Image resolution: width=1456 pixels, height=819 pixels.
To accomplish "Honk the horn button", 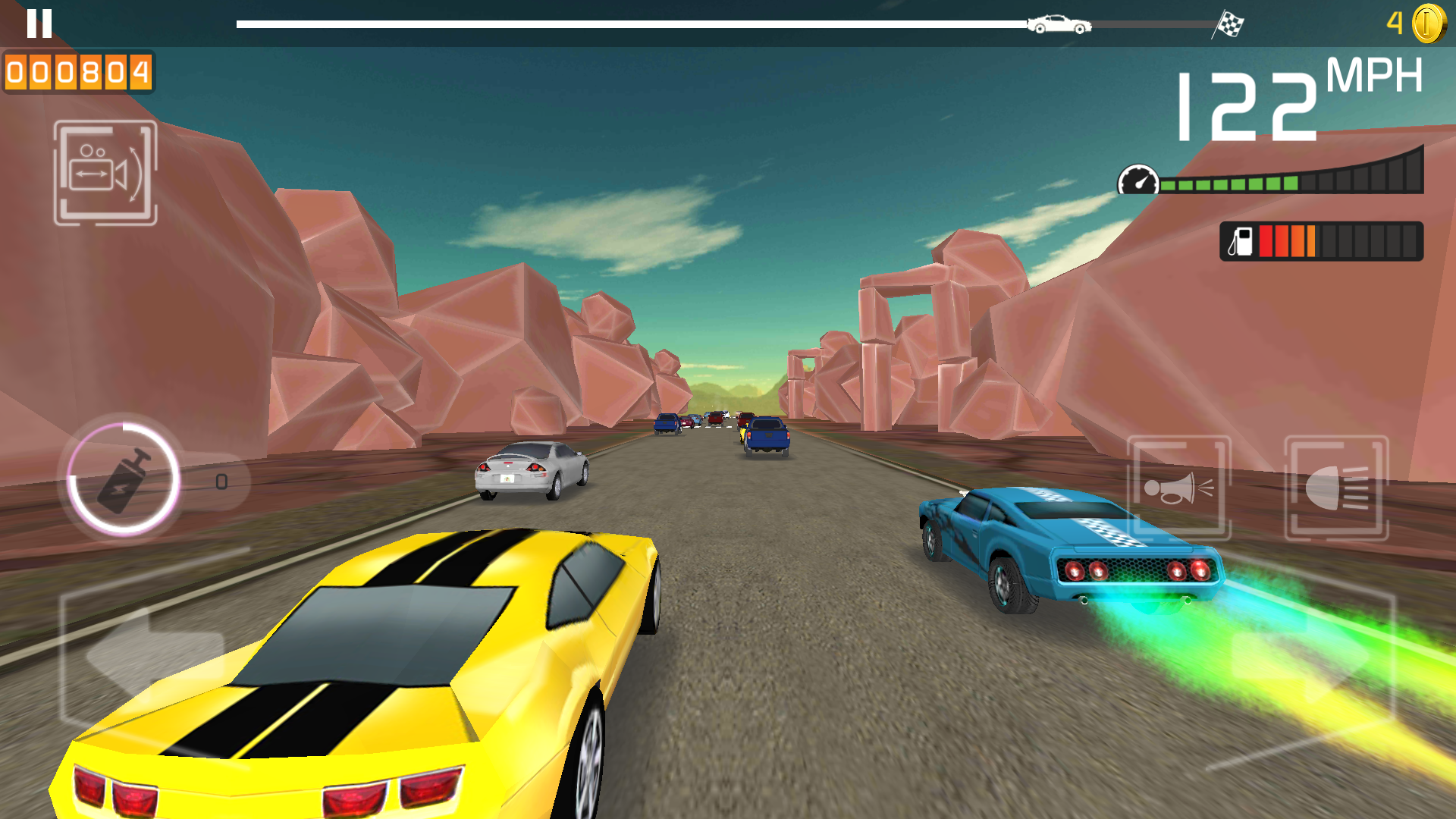I will pyautogui.click(x=1178, y=488).
